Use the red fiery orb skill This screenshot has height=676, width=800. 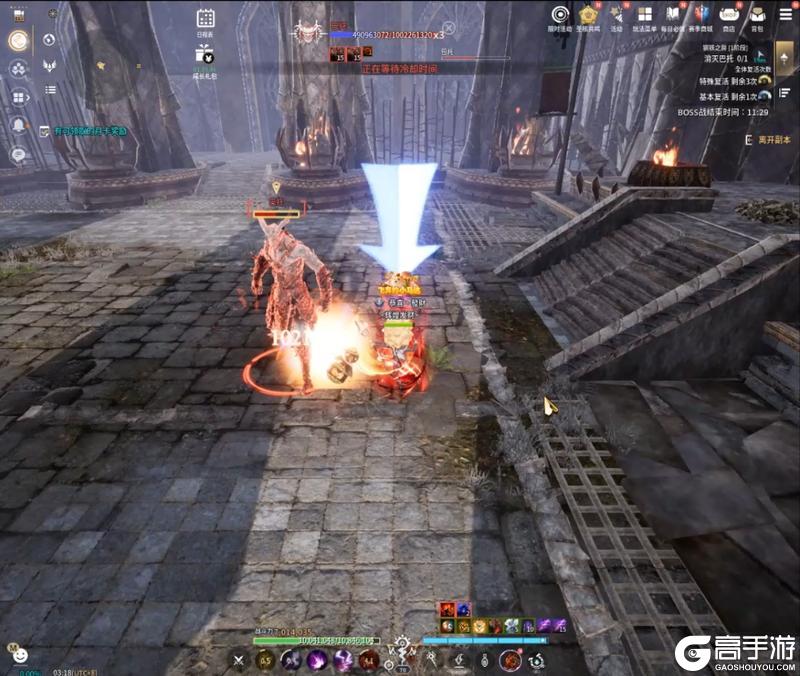click(510, 659)
